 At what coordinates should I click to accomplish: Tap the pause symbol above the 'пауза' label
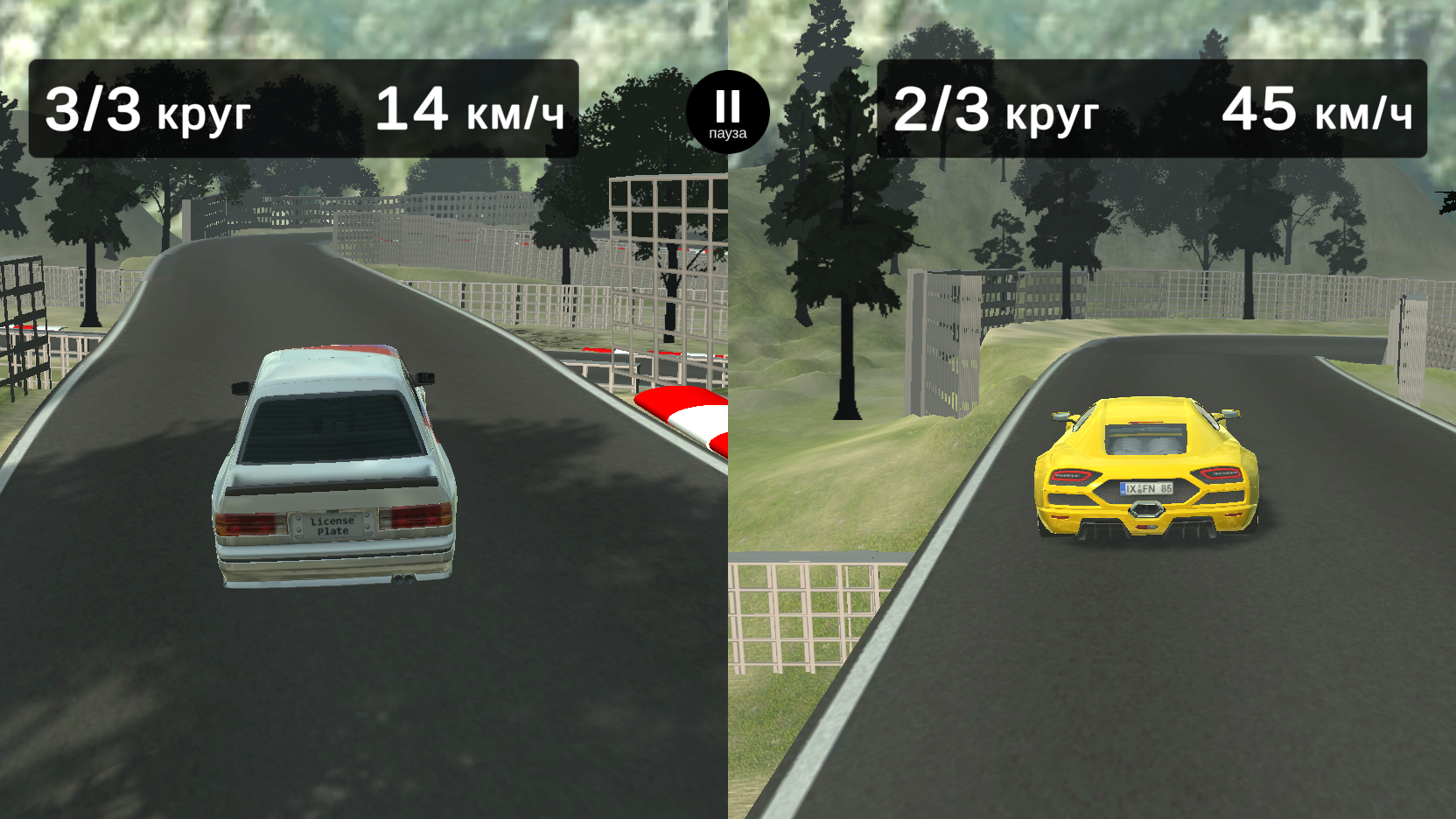(x=726, y=103)
